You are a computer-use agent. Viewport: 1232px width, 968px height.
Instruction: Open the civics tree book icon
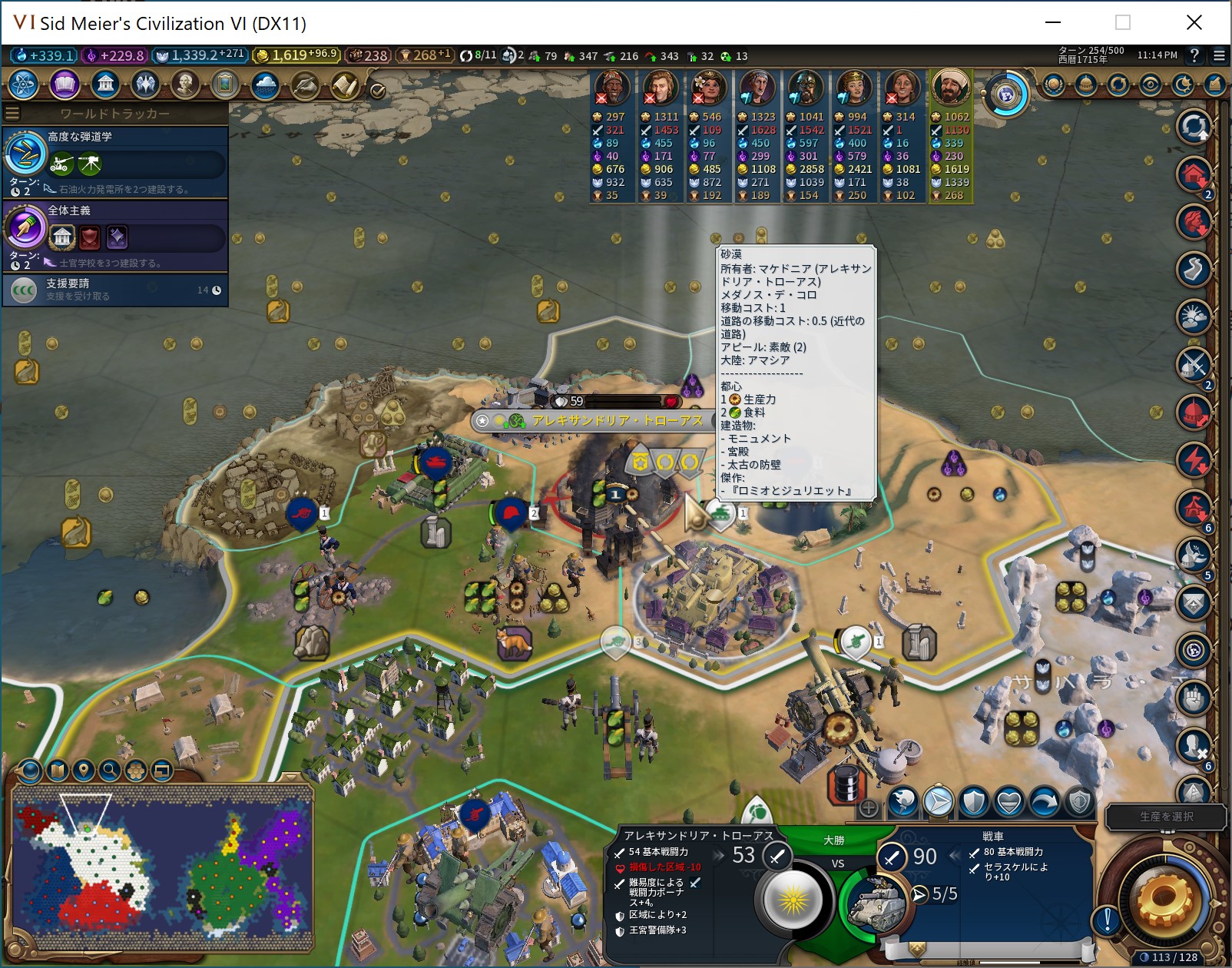65,85
